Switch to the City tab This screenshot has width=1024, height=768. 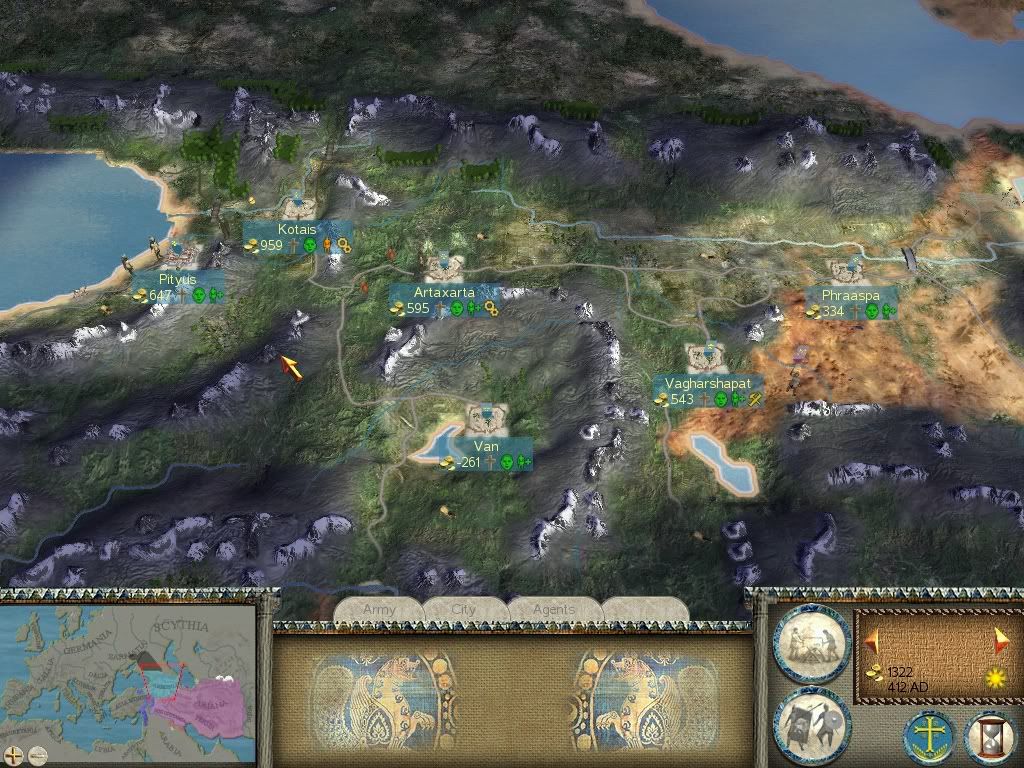464,609
